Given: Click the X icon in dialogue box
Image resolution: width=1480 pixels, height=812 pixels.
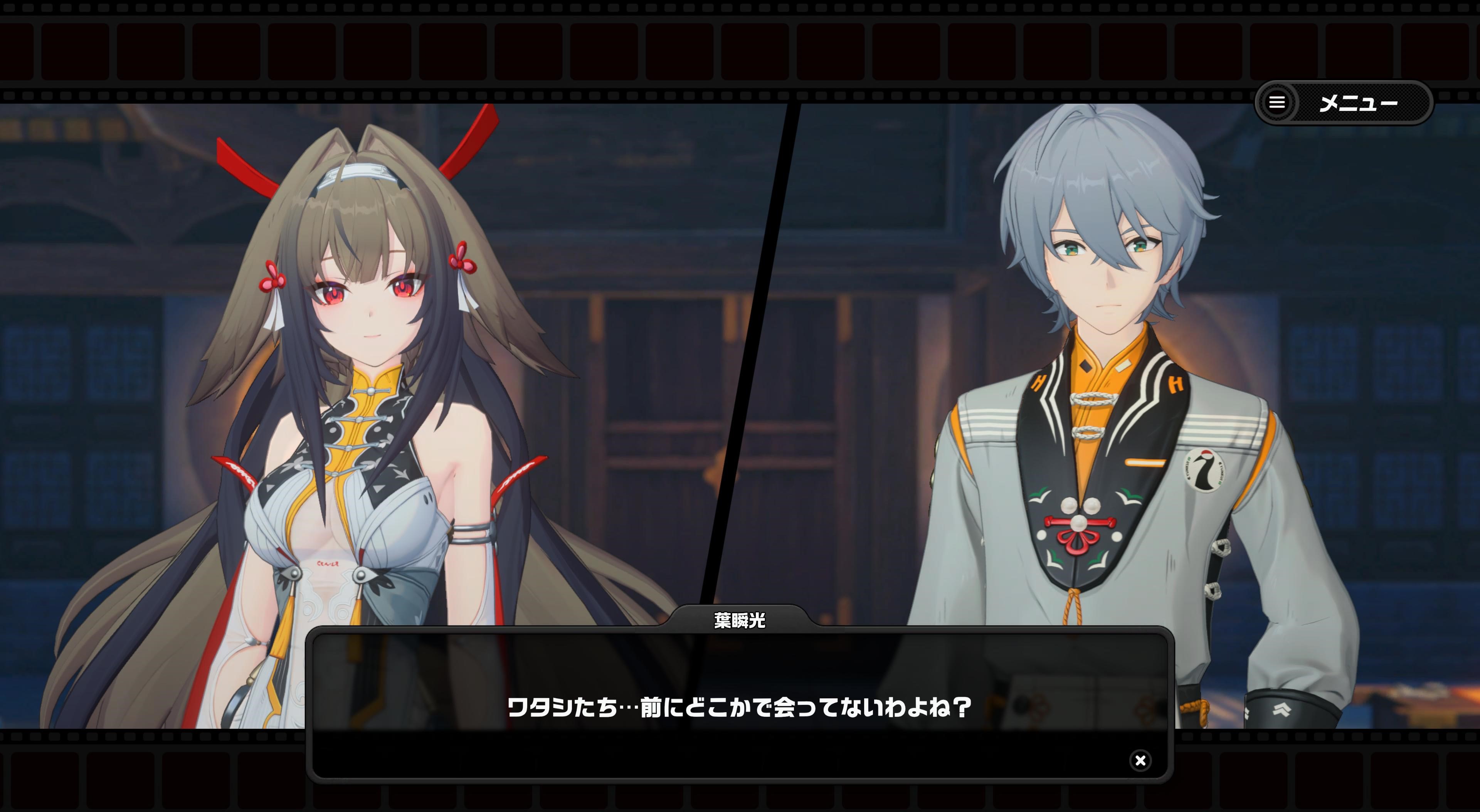Looking at the screenshot, I should click(1140, 760).
